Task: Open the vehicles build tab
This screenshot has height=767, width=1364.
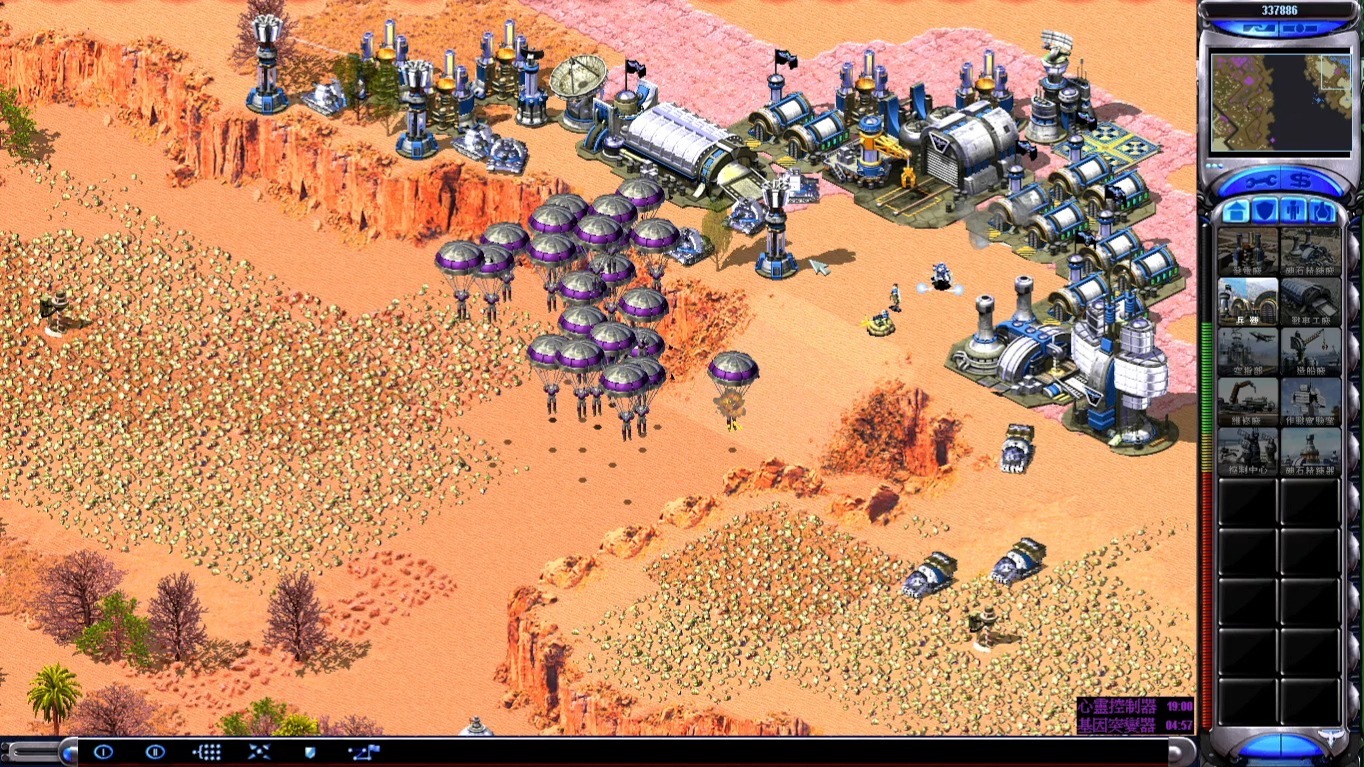Action: click(1322, 211)
